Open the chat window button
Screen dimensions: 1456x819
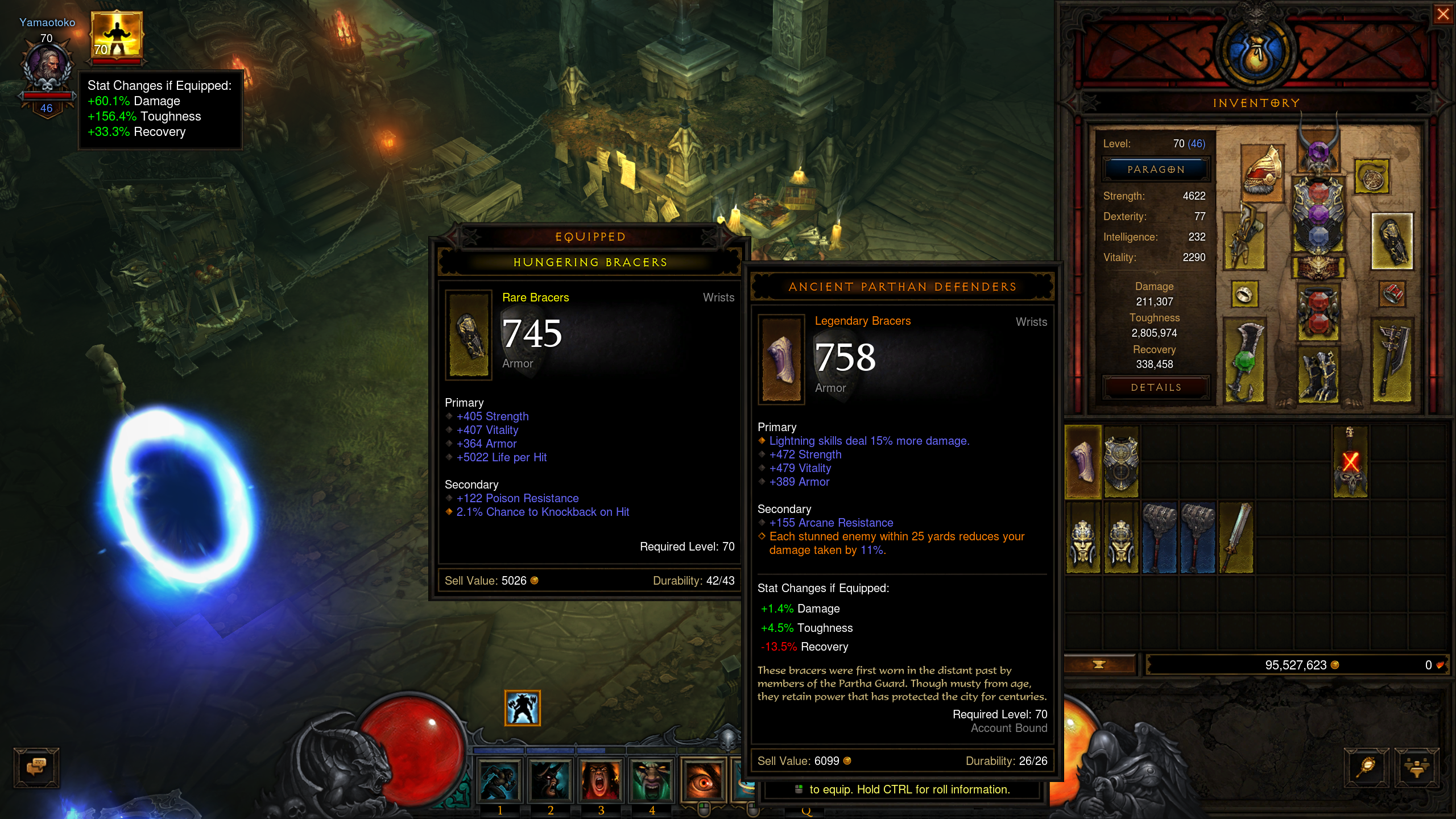coord(36,767)
